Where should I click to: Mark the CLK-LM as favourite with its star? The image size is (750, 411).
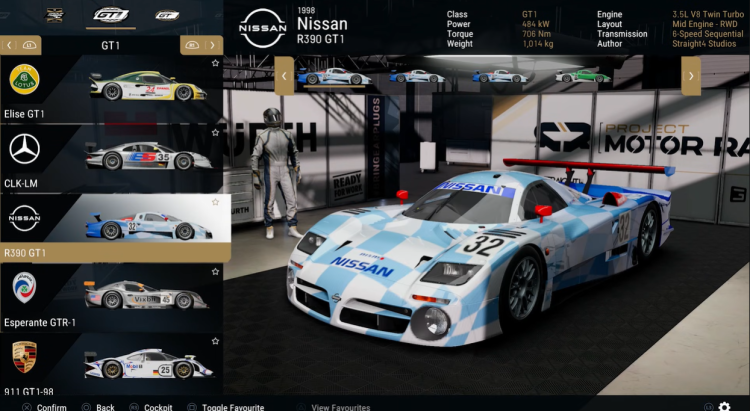(215, 133)
